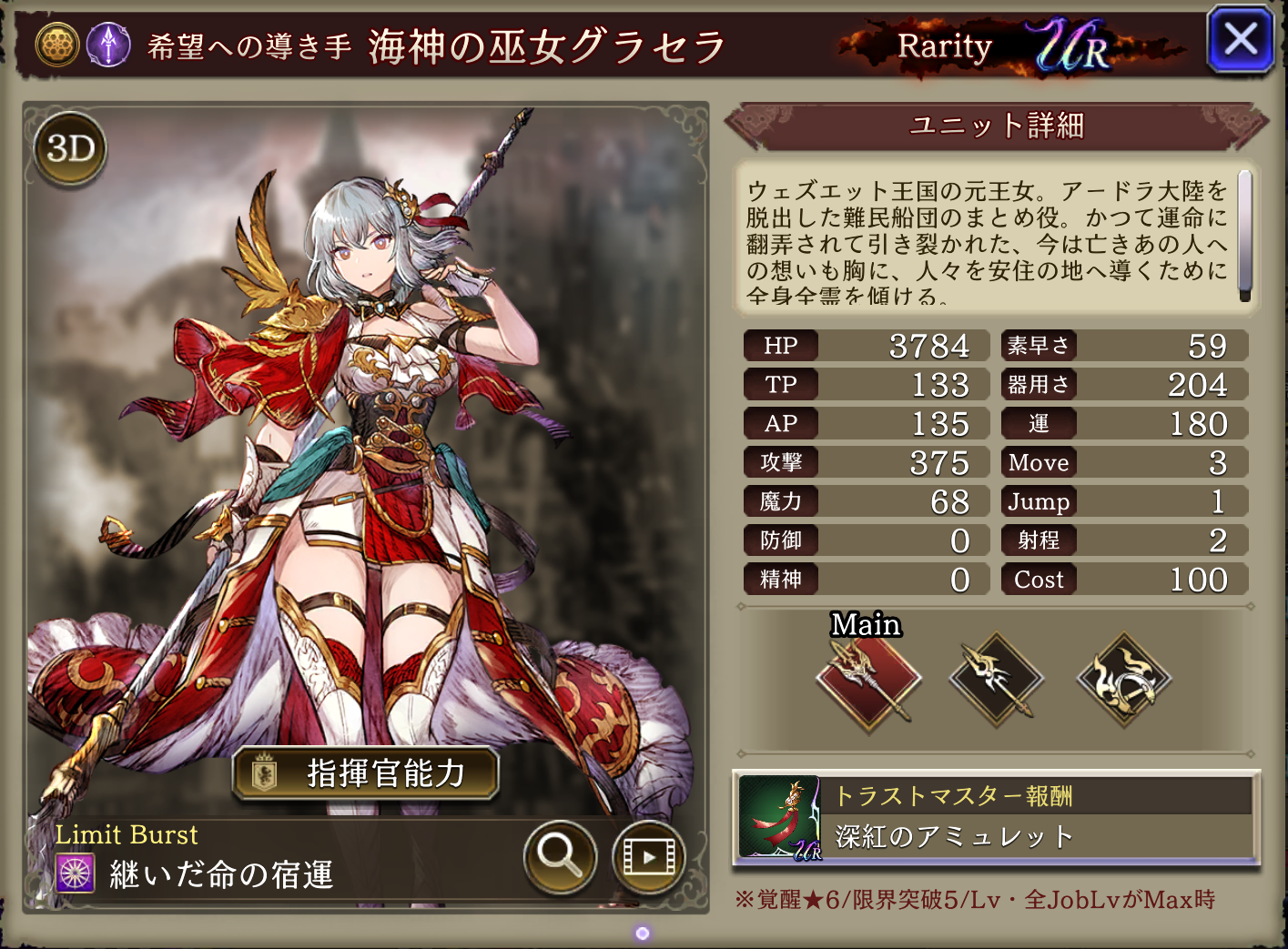Inspect the Limit Burst with the magnifier

[560, 855]
